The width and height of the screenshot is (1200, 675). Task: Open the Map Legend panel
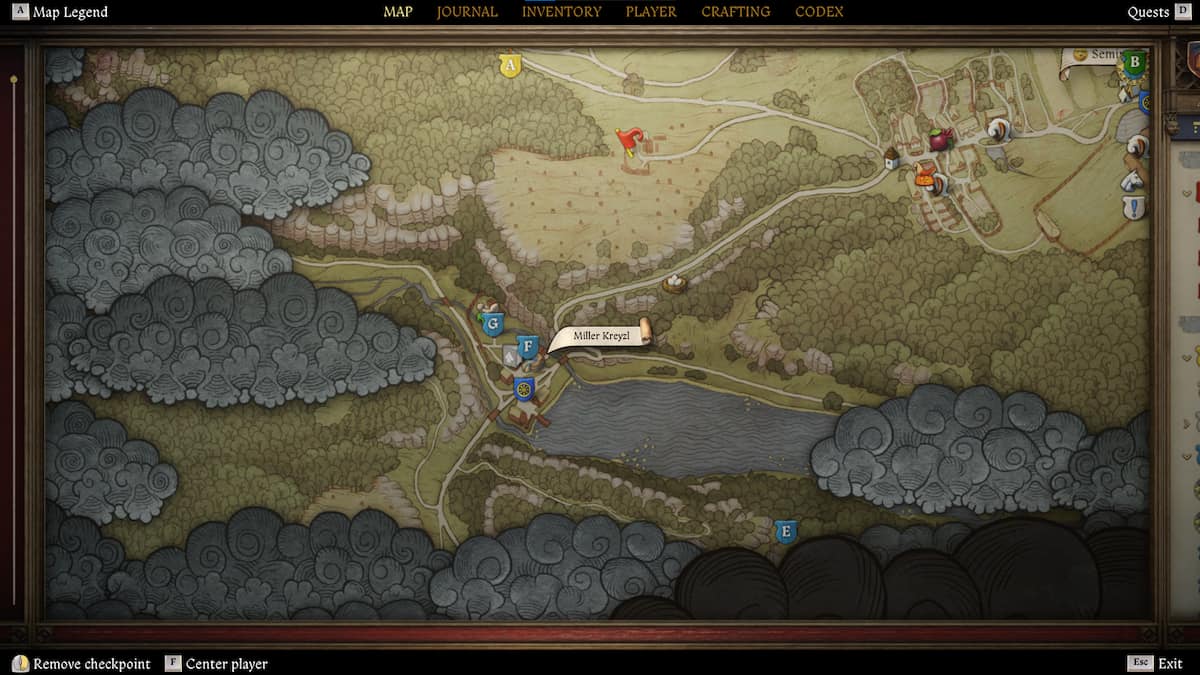pos(61,12)
